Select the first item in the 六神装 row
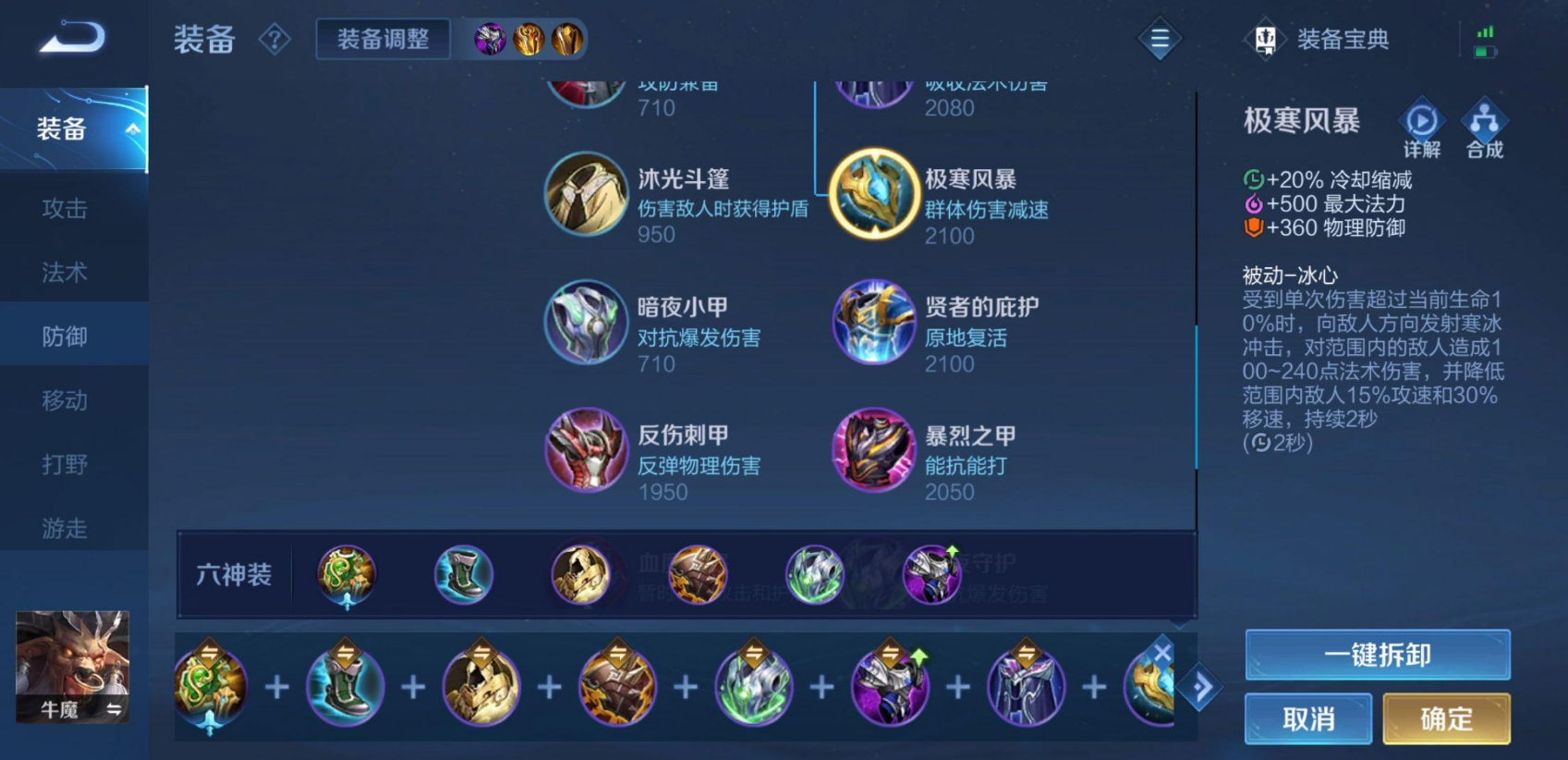This screenshot has height=760, width=1568. coord(346,574)
